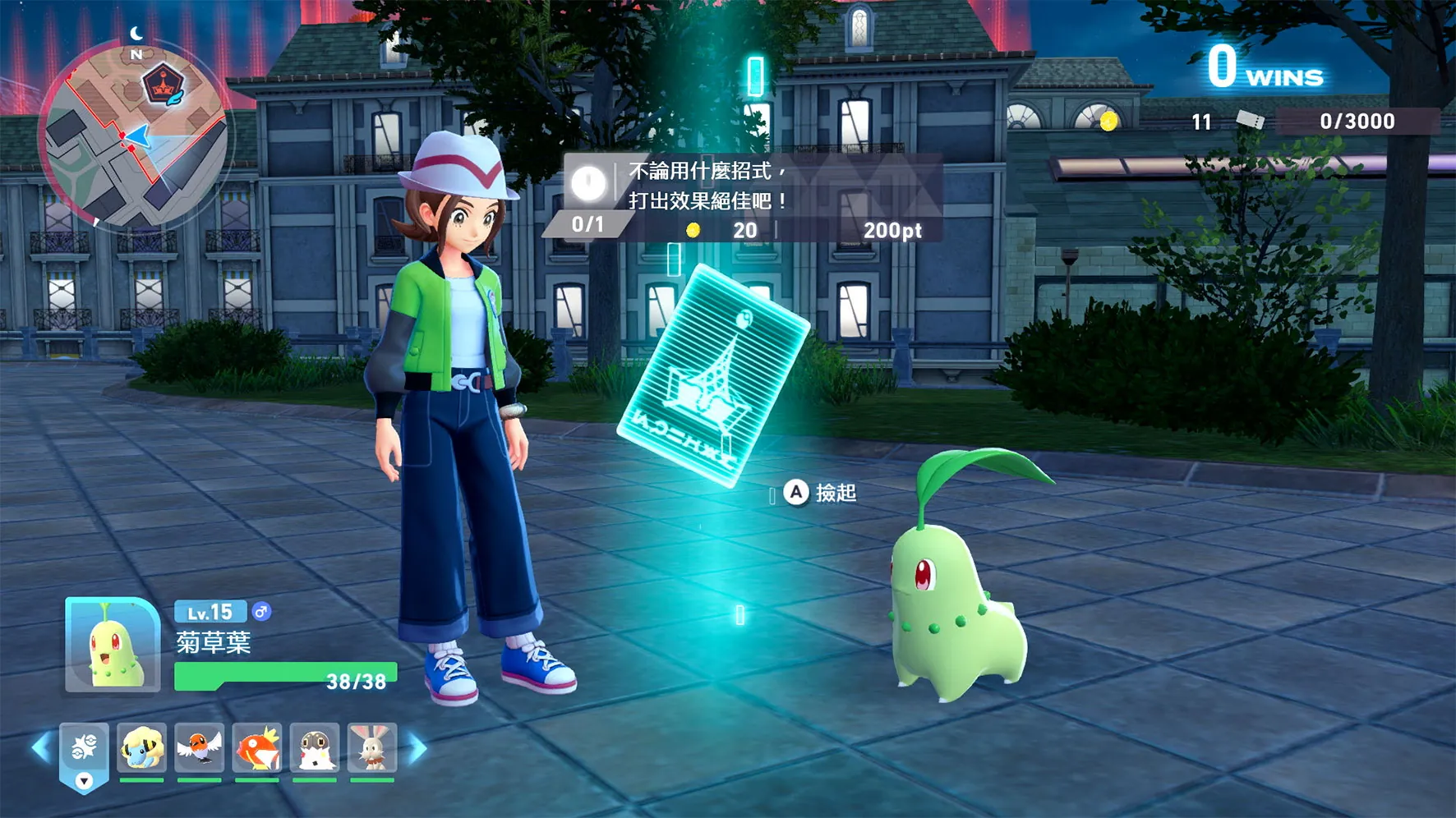Click the right arrow of party bar
The width and height of the screenshot is (1456, 818).
(417, 748)
